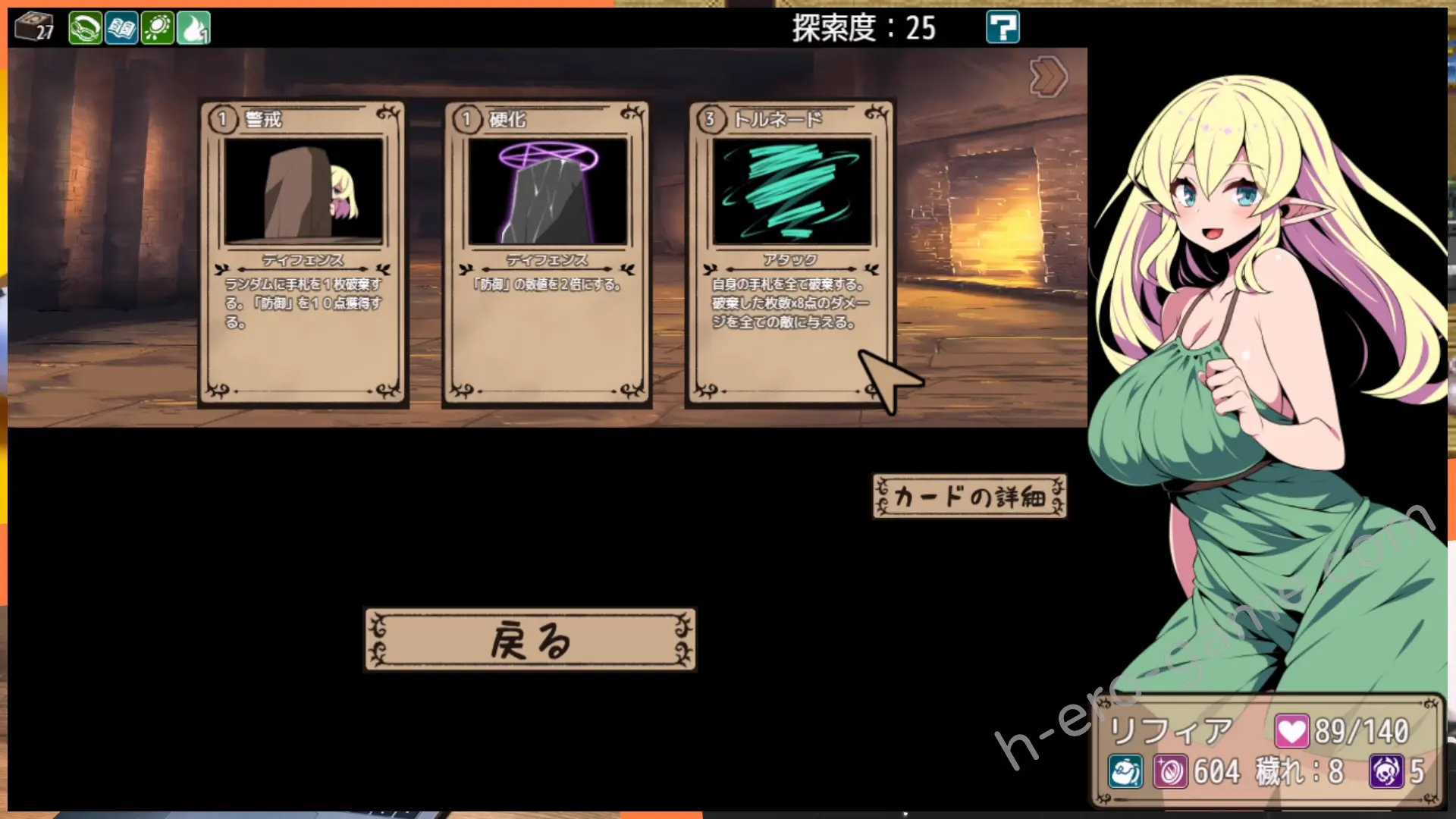
Task: Select the green sun relic icon
Action: pyautogui.click(x=158, y=29)
